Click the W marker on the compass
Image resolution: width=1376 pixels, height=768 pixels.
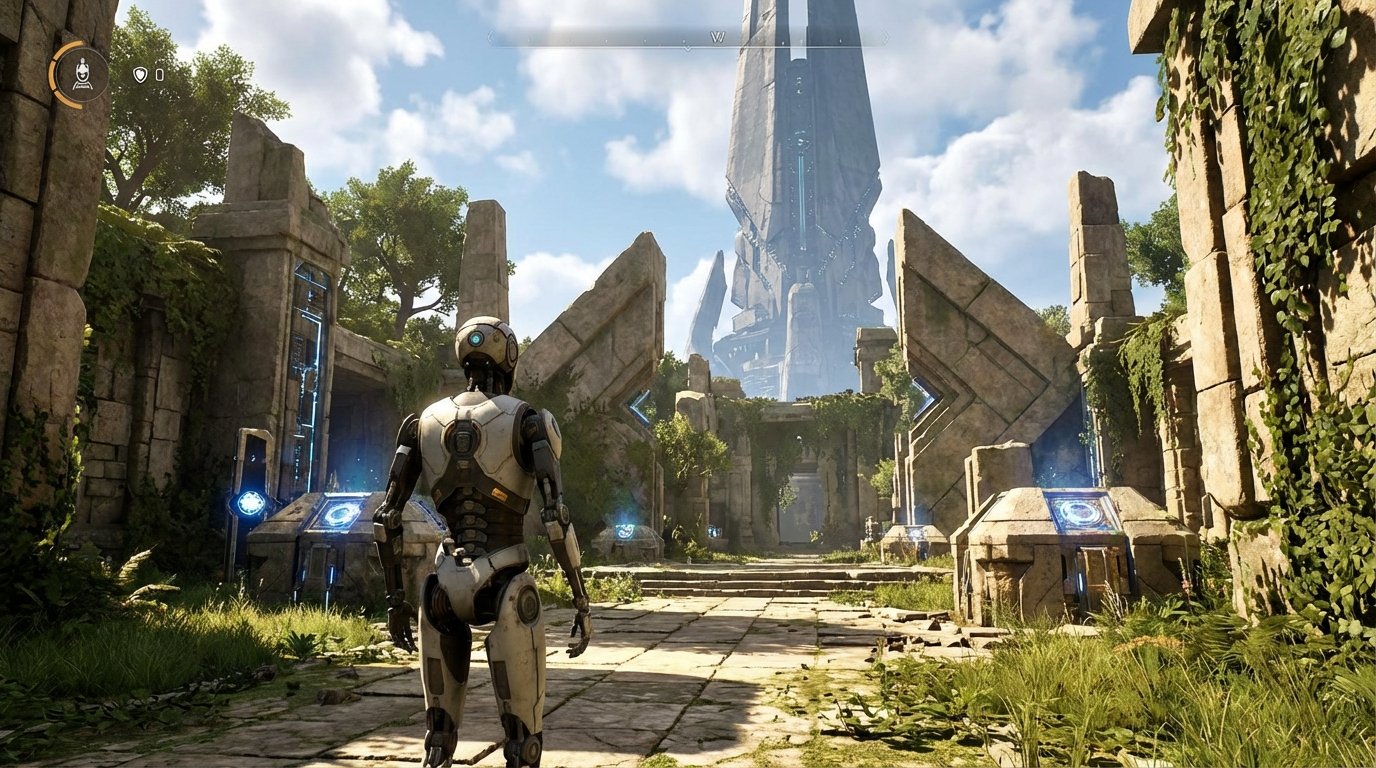pos(718,36)
